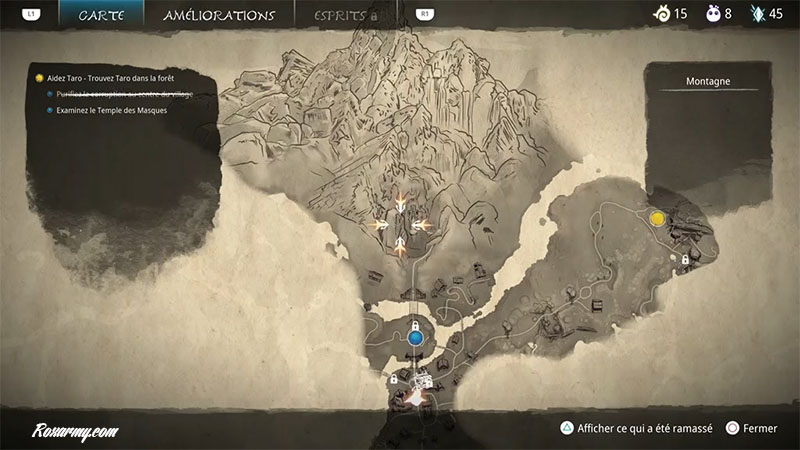800x450 pixels.
Task: Click the glowing player position marker
Action: [x=416, y=397]
